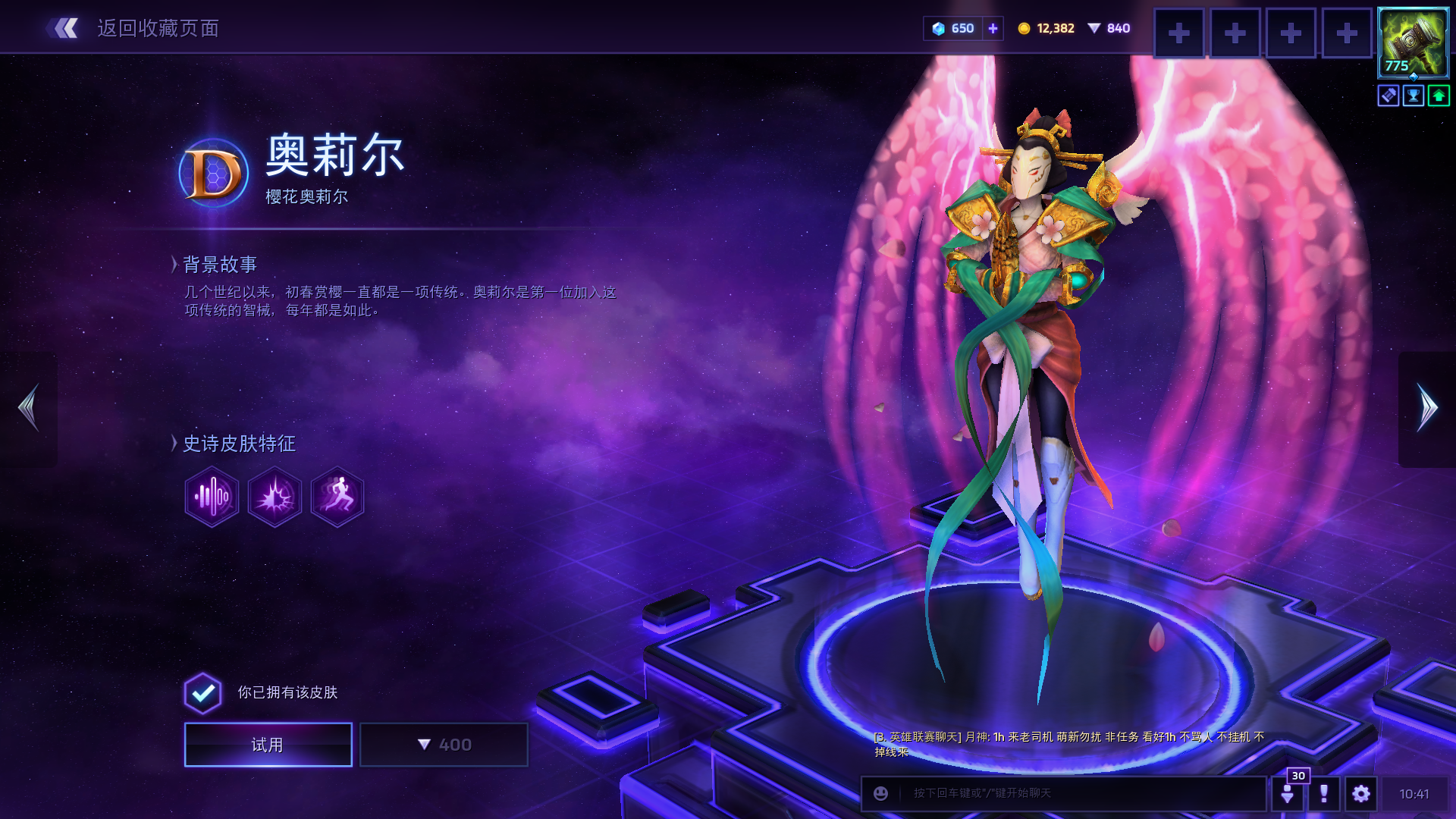Screen dimensions: 1456x819
Task: Click the blue ticket icon under the portrait
Action: click(1389, 96)
